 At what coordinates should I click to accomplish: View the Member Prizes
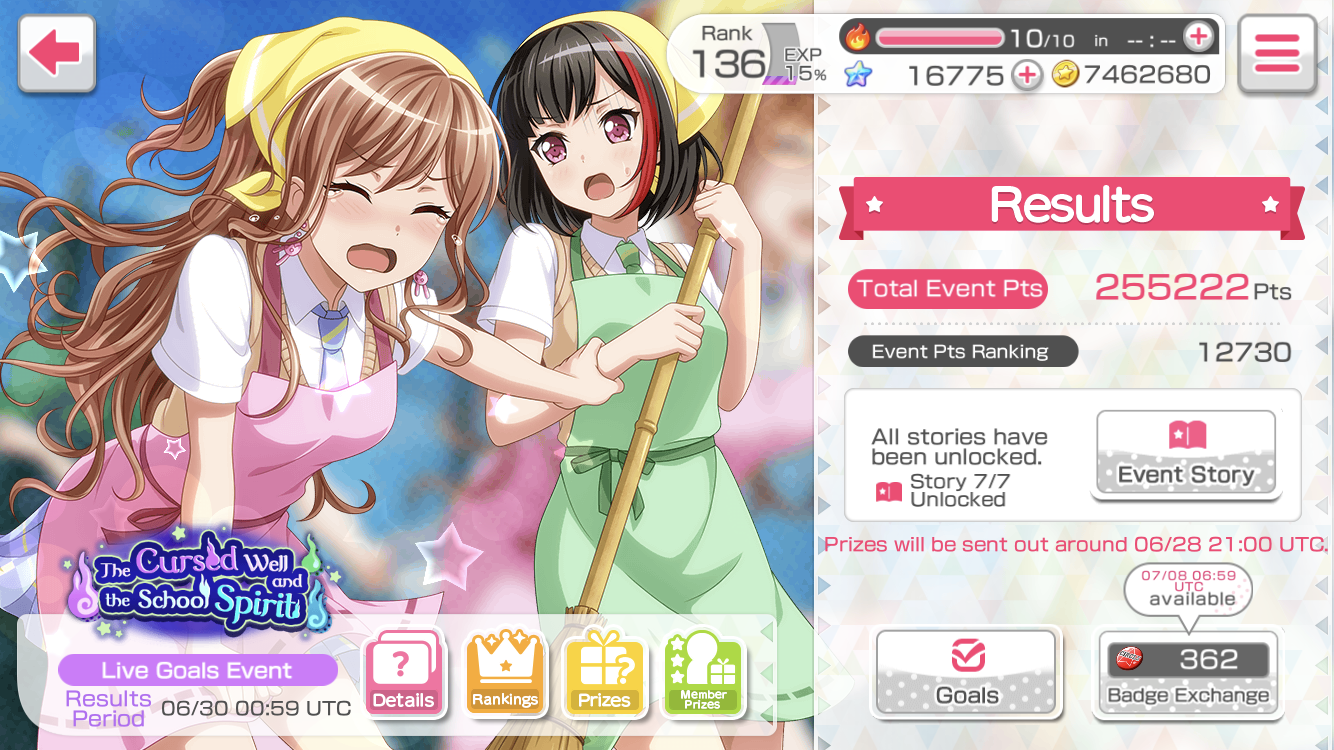click(x=703, y=671)
